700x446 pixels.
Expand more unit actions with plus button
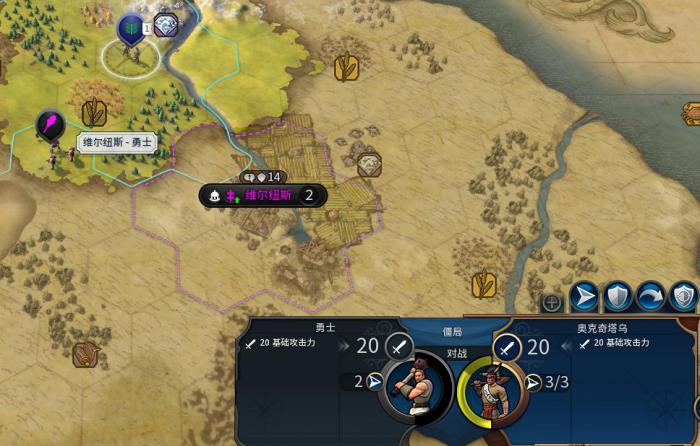tap(551, 302)
